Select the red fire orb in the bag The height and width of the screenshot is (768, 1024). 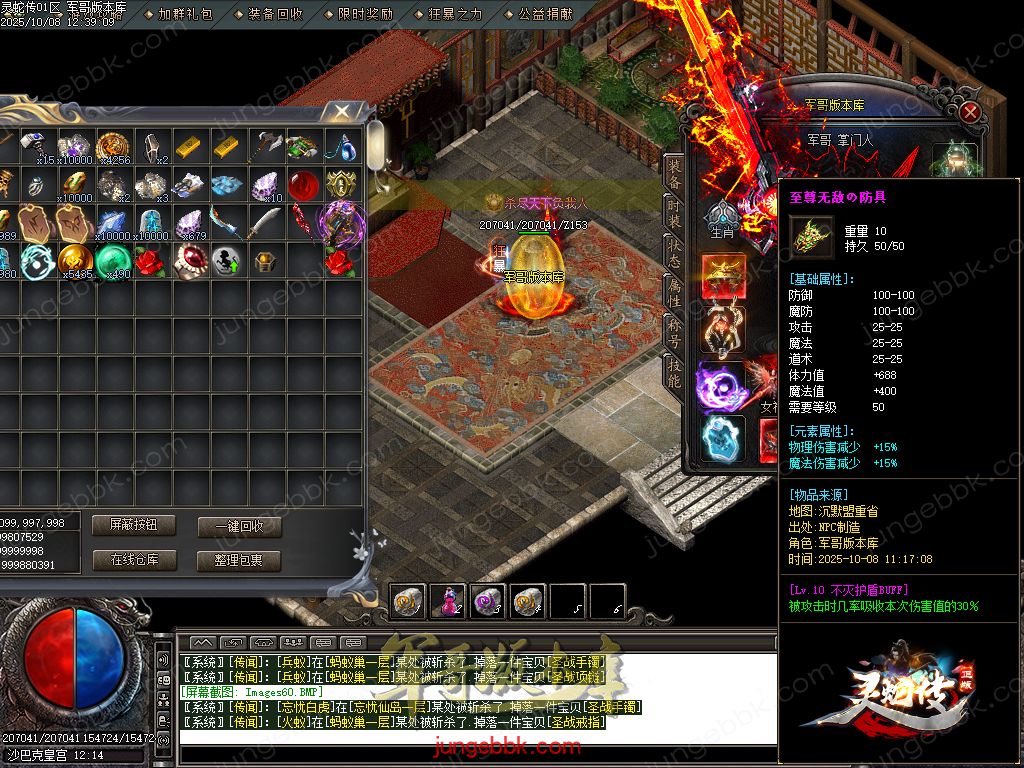click(x=304, y=186)
